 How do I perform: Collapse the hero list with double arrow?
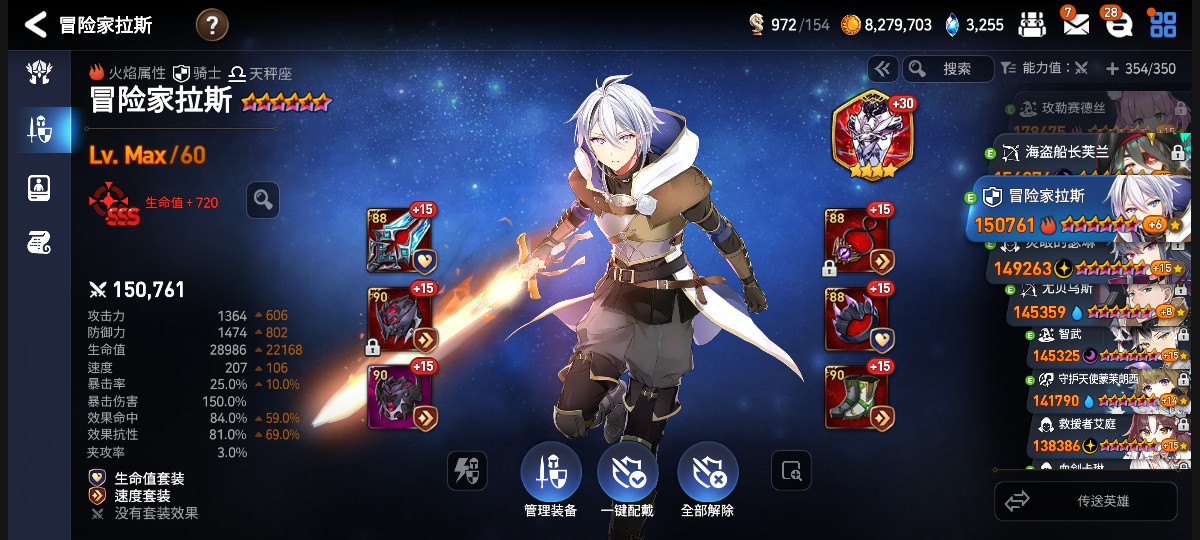[882, 68]
